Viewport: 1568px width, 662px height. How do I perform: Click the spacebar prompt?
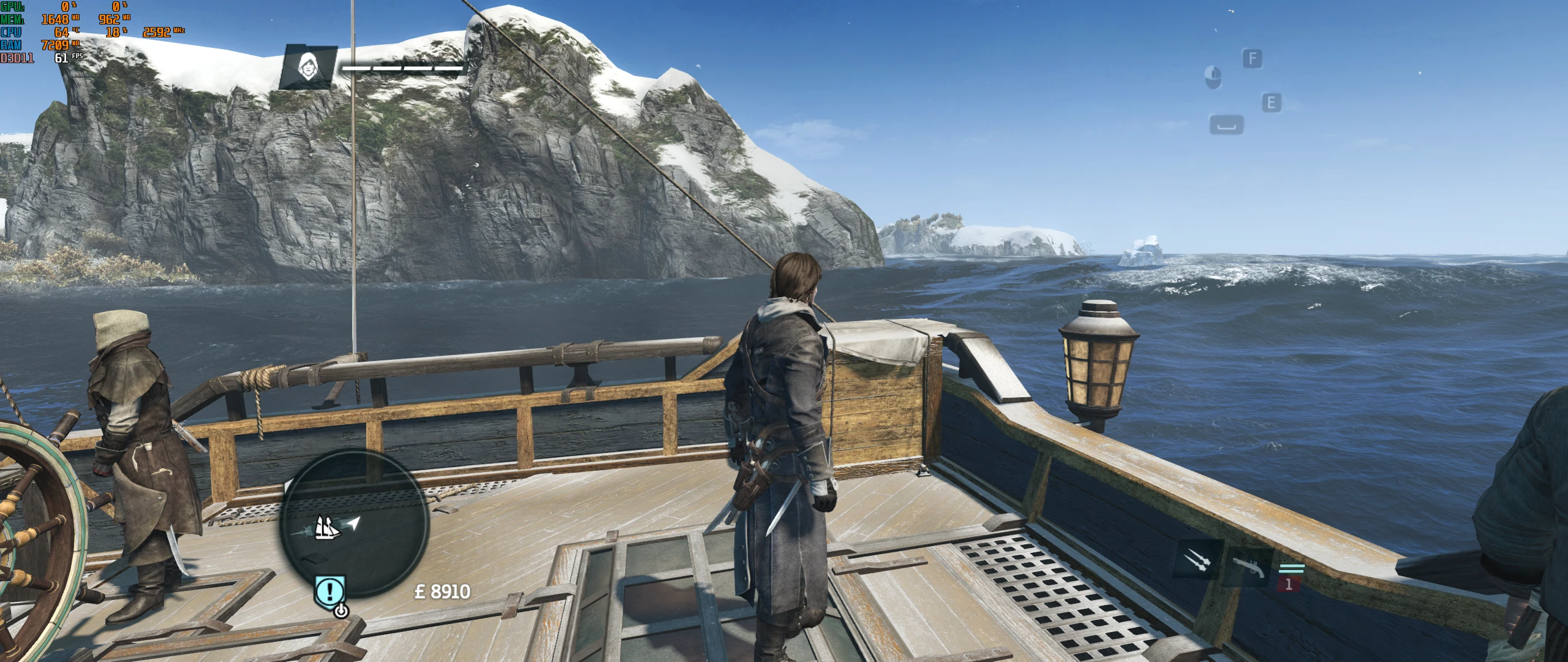1227,124
